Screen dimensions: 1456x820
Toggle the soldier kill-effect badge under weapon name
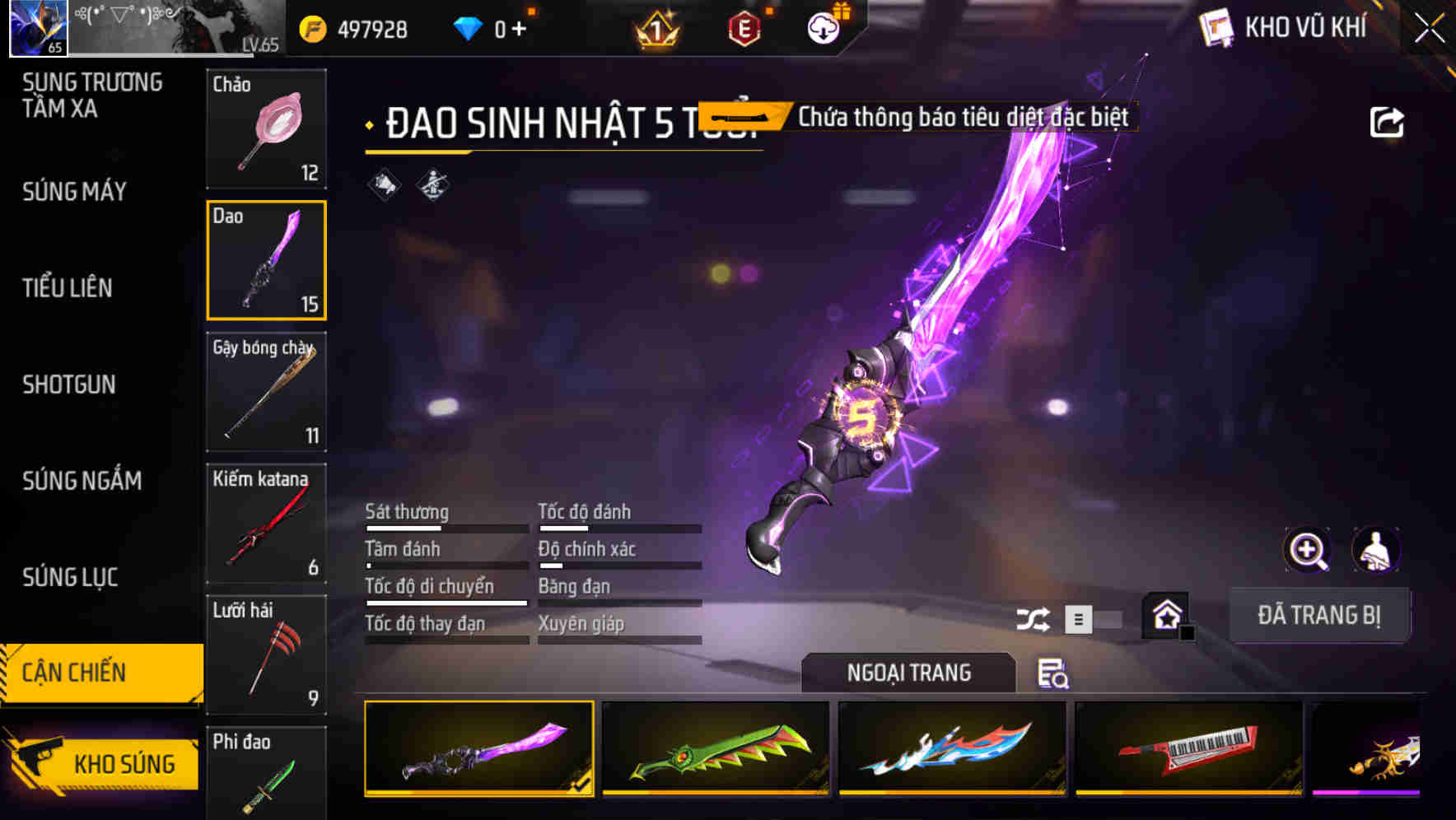(432, 185)
